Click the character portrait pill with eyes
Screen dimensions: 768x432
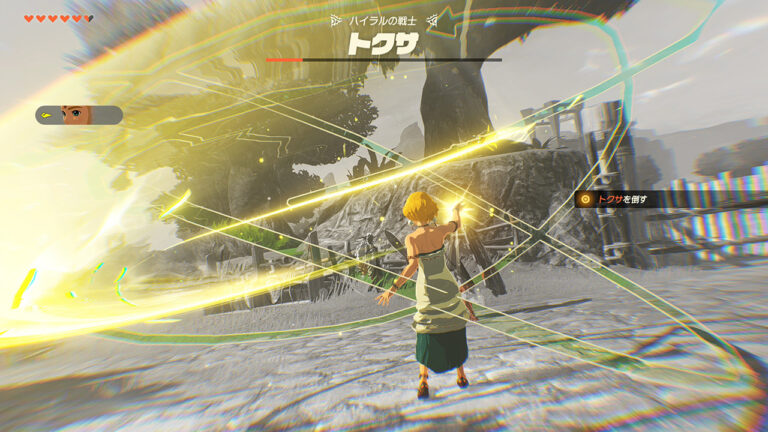[79, 115]
